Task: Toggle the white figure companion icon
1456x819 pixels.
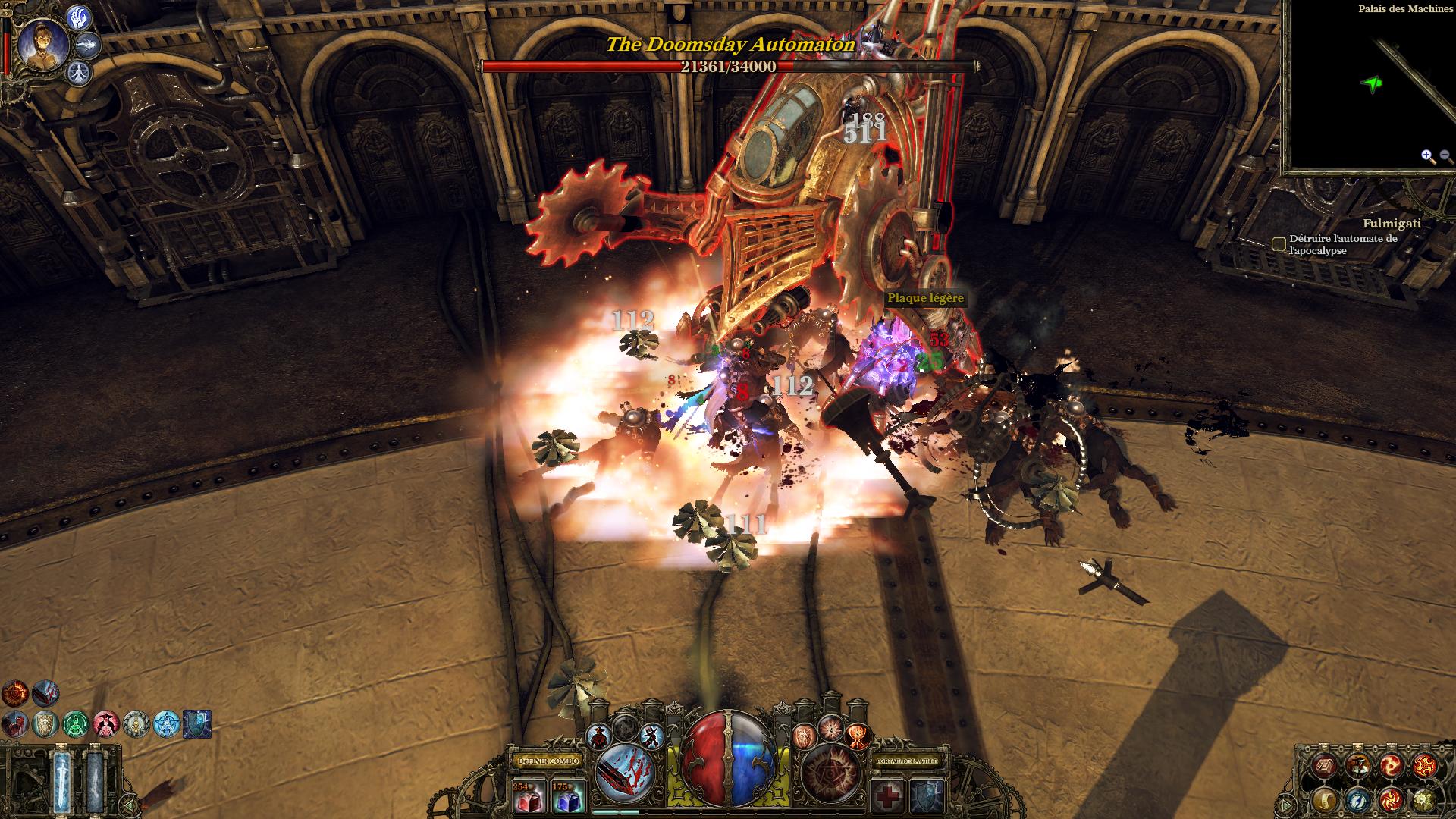Action: point(80,73)
